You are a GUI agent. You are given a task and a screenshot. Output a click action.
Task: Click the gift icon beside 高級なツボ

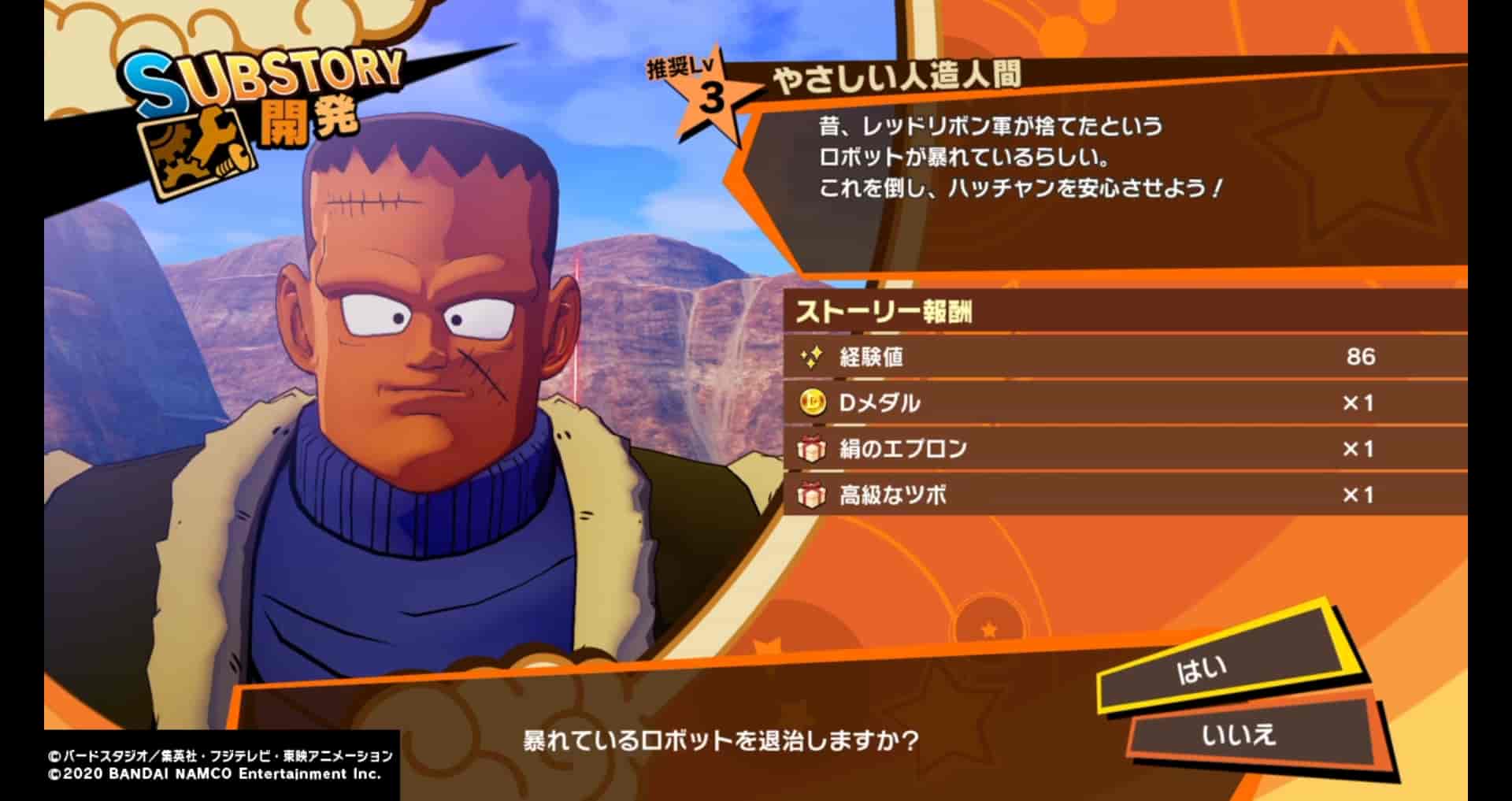click(x=812, y=496)
